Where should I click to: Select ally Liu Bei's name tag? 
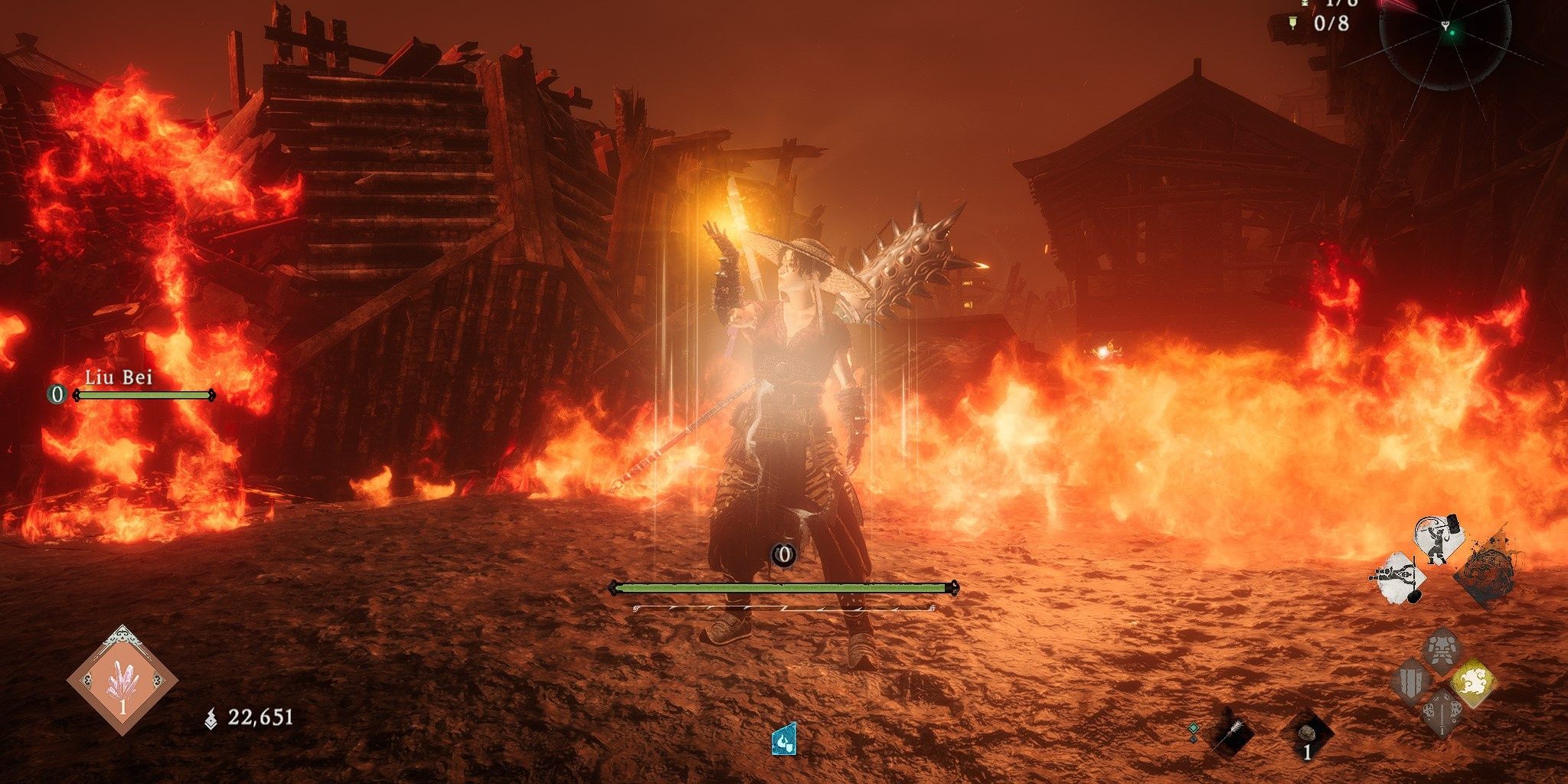119,377
